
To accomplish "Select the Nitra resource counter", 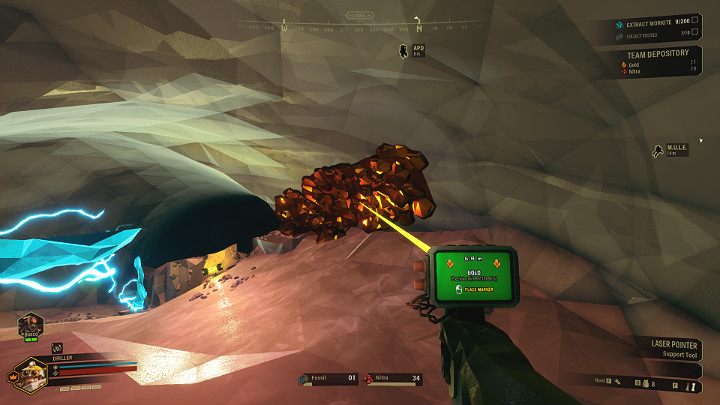I will click(391, 379).
